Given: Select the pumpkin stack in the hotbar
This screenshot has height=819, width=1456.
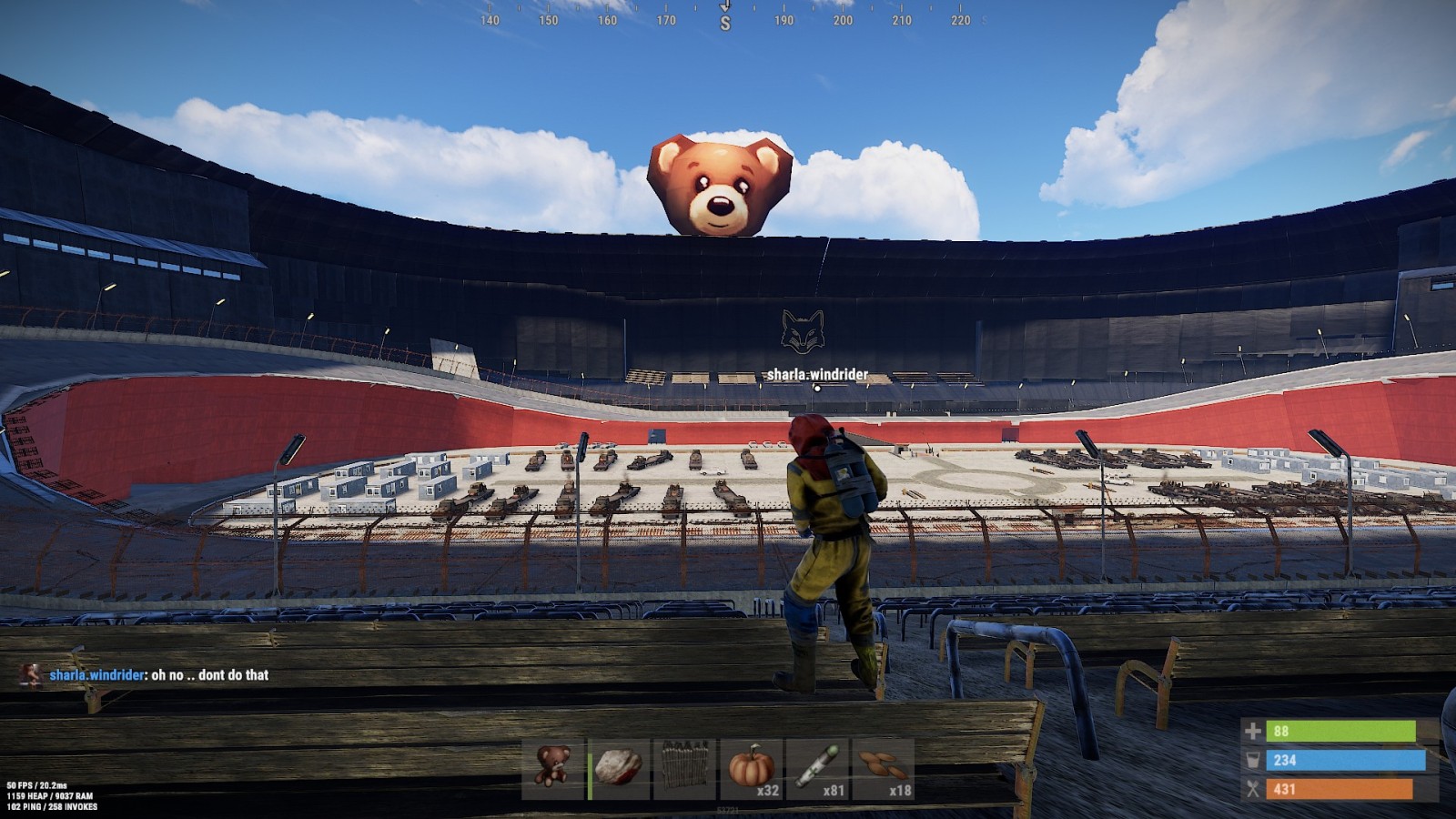Looking at the screenshot, I should pos(751,769).
